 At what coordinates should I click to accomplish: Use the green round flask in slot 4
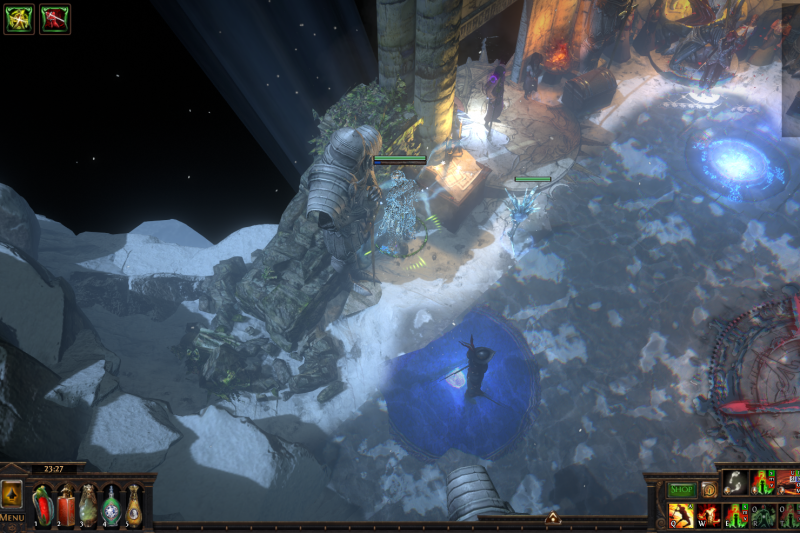[x=112, y=504]
